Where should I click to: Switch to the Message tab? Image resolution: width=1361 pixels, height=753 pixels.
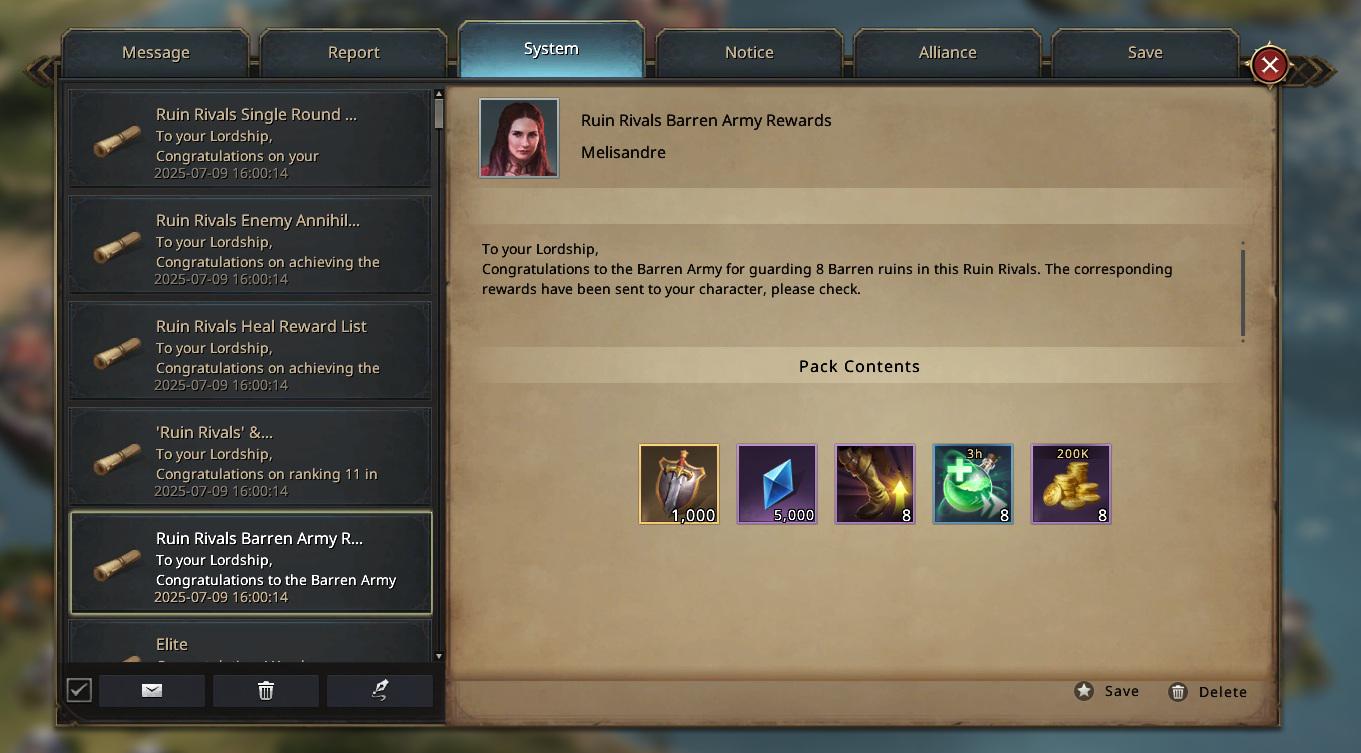[155, 53]
